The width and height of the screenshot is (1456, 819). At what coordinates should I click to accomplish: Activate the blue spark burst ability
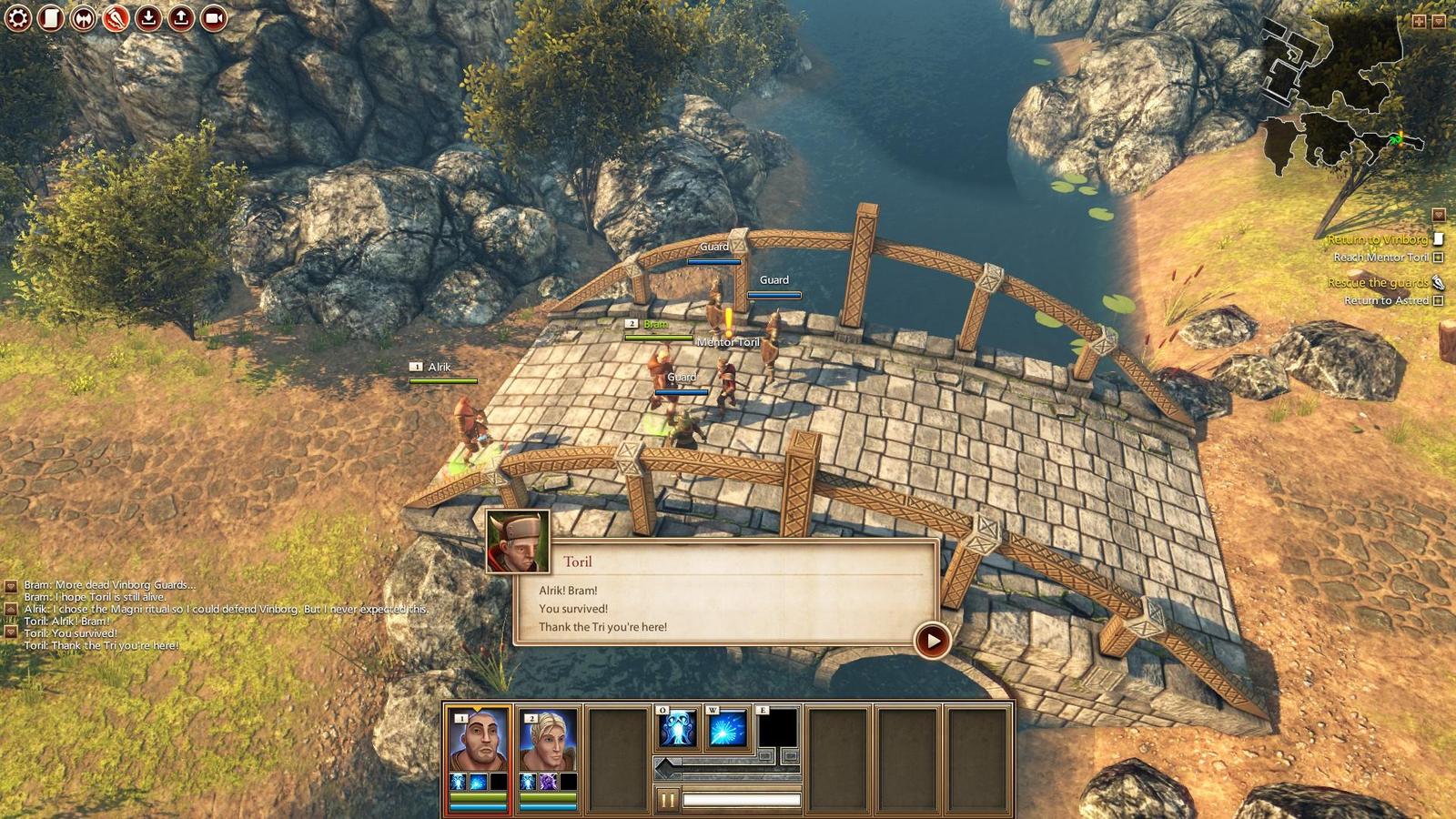point(727,729)
